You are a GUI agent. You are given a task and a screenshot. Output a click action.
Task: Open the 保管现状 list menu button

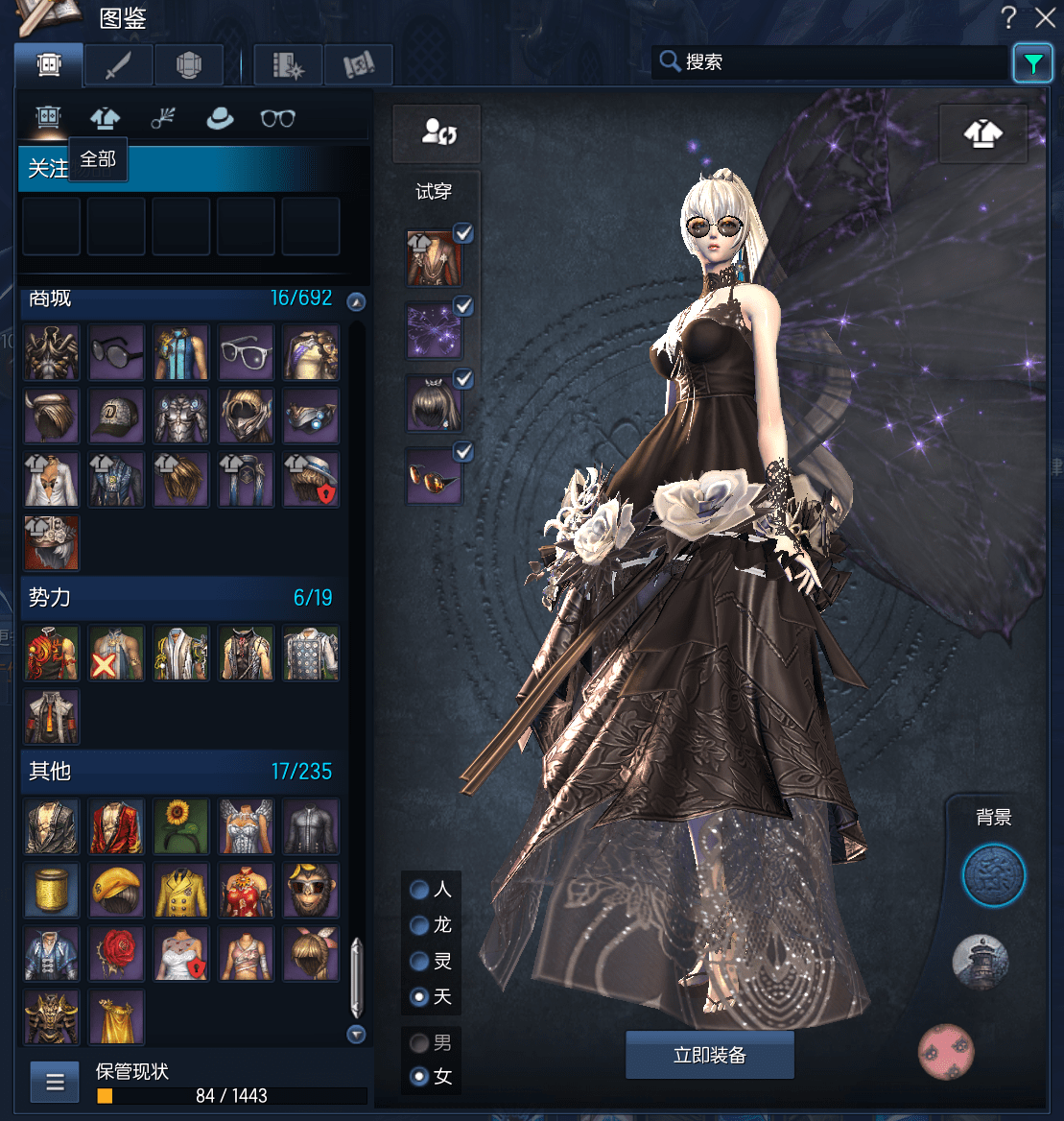coord(55,1083)
